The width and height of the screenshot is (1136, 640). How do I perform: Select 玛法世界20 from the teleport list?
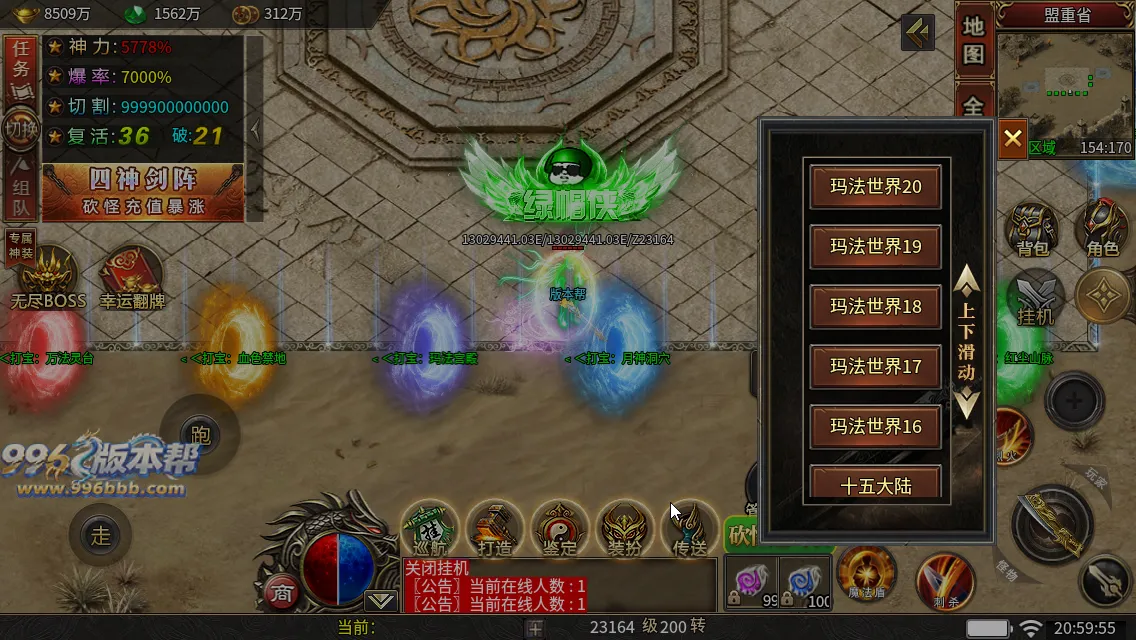pos(875,187)
